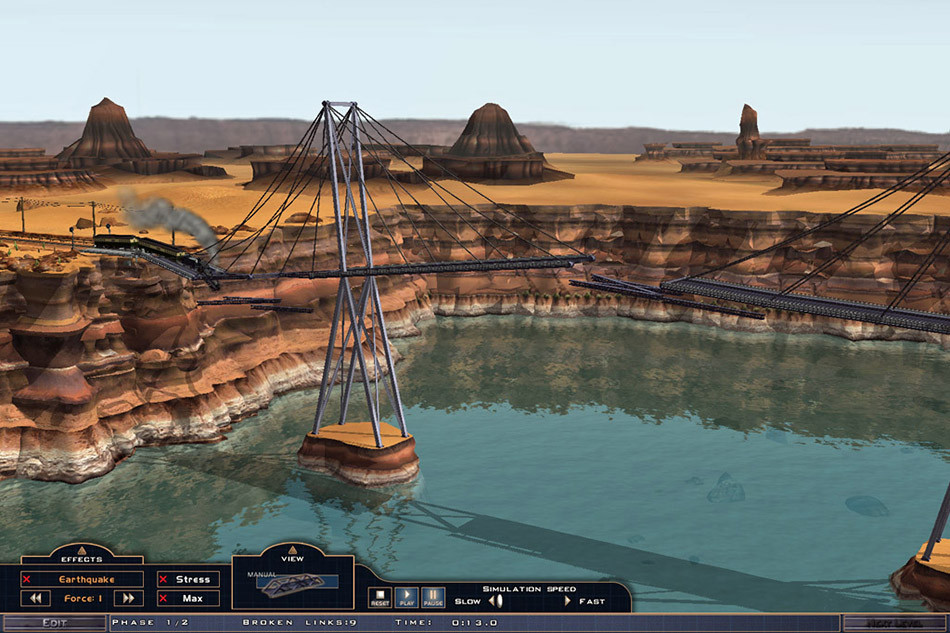Reset the simulation
The width and height of the screenshot is (950, 633).
point(380,597)
